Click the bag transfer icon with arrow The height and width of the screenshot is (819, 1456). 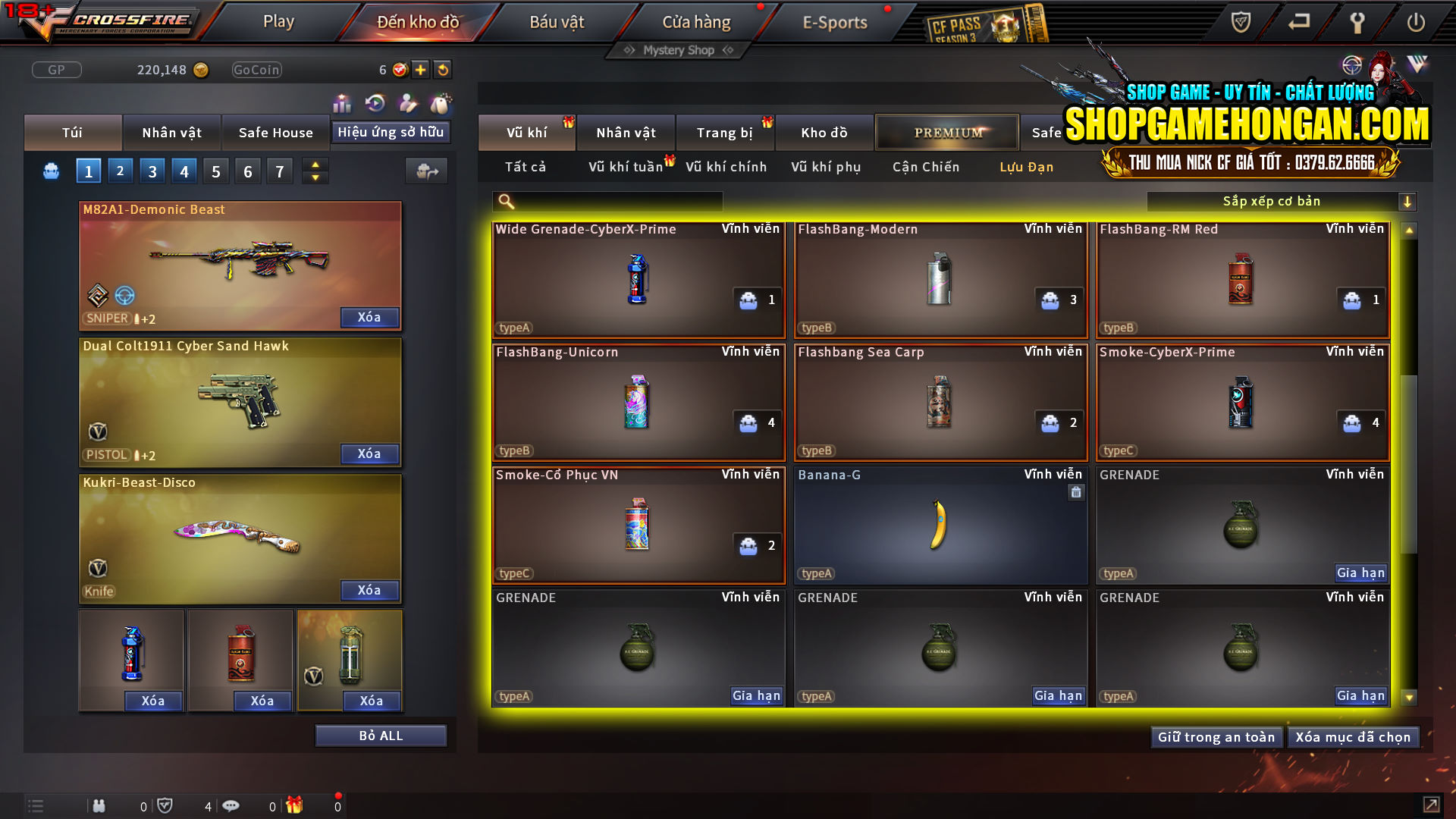tap(426, 171)
